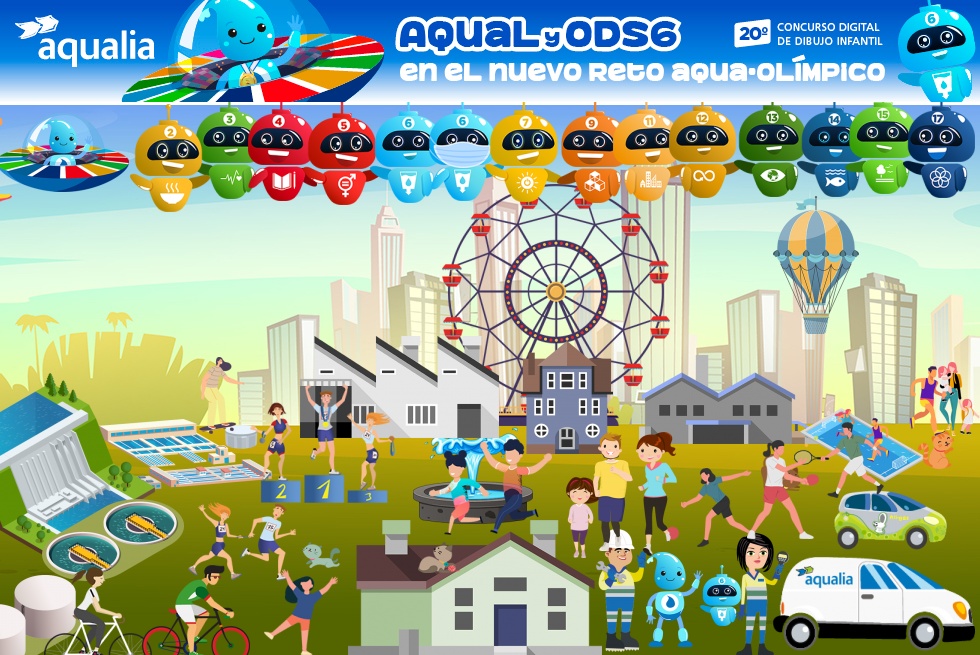
Task: Click the flying saucer robot beside the ODS row
Action: pyautogui.click(x=62, y=152)
